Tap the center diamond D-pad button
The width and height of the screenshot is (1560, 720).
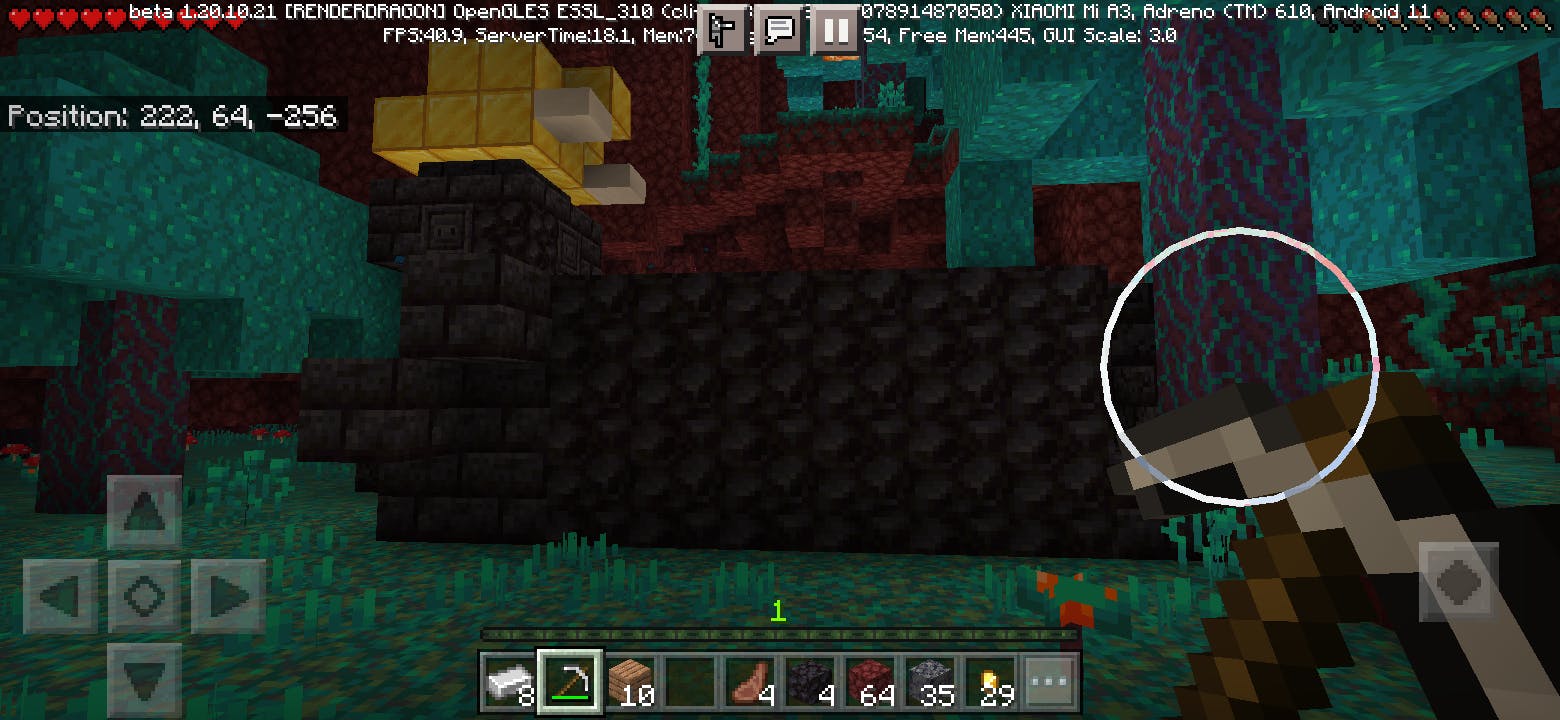[144, 597]
